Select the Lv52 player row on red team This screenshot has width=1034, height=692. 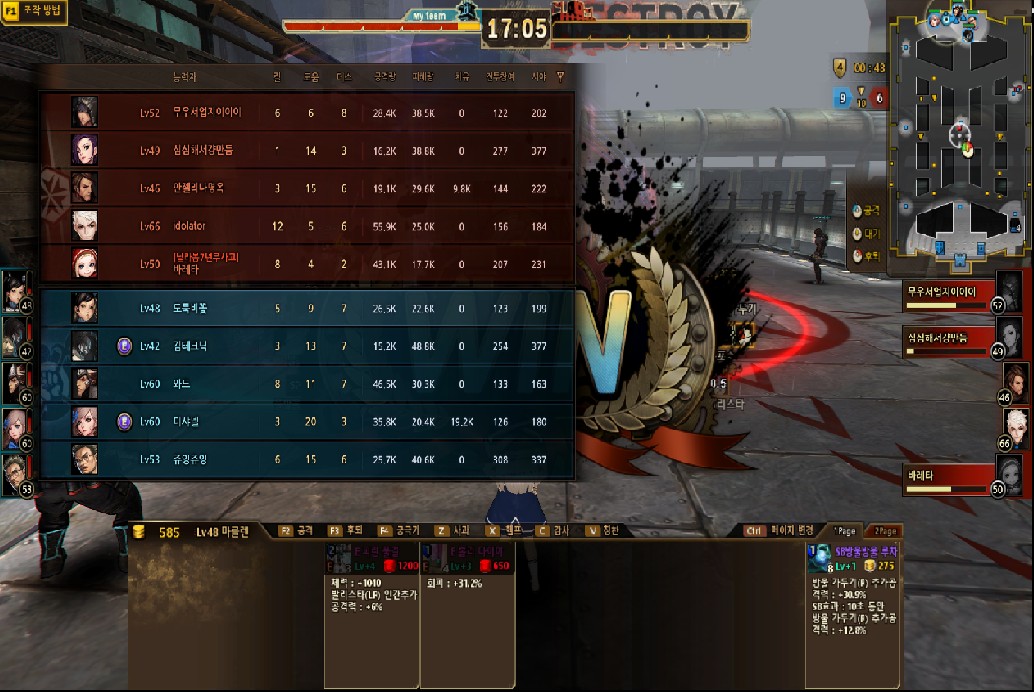pos(308,113)
